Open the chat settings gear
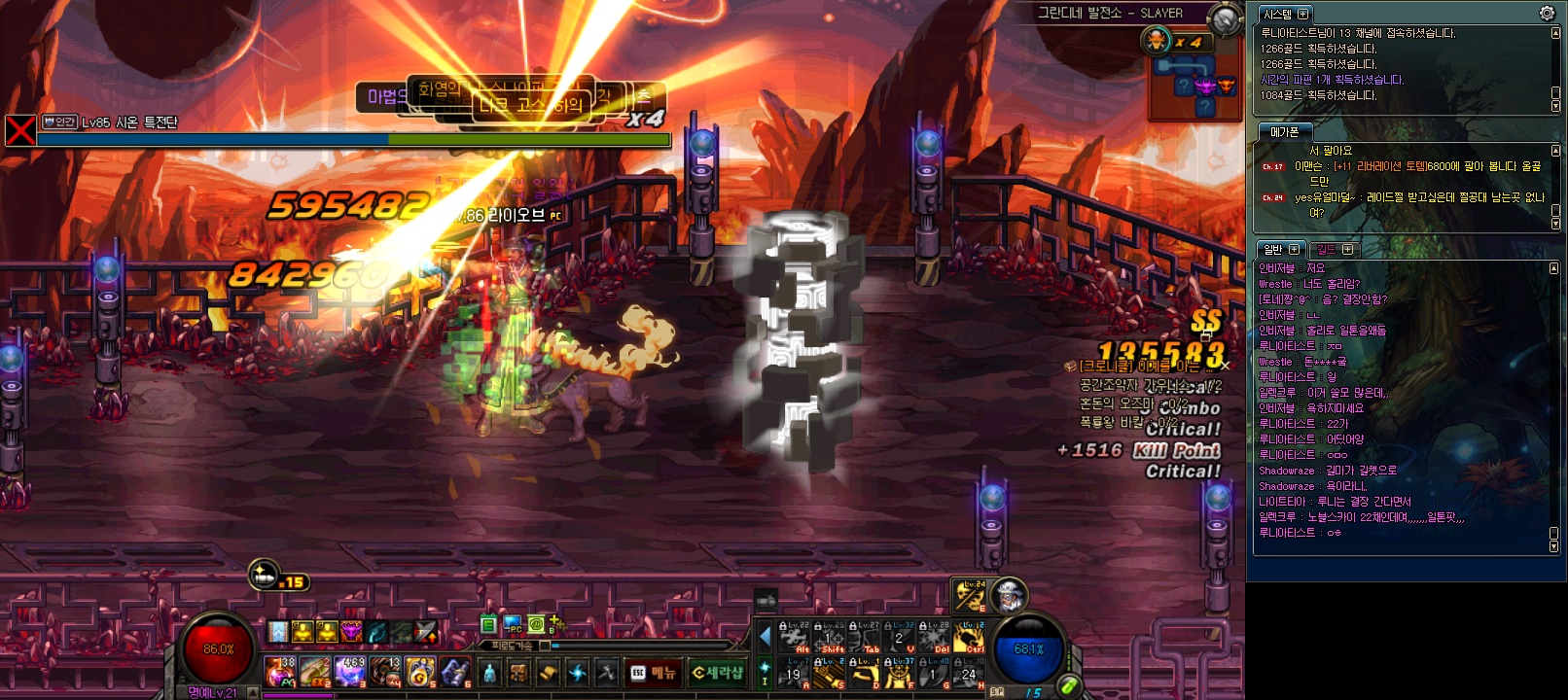This screenshot has height=700, width=1568. point(1547,13)
